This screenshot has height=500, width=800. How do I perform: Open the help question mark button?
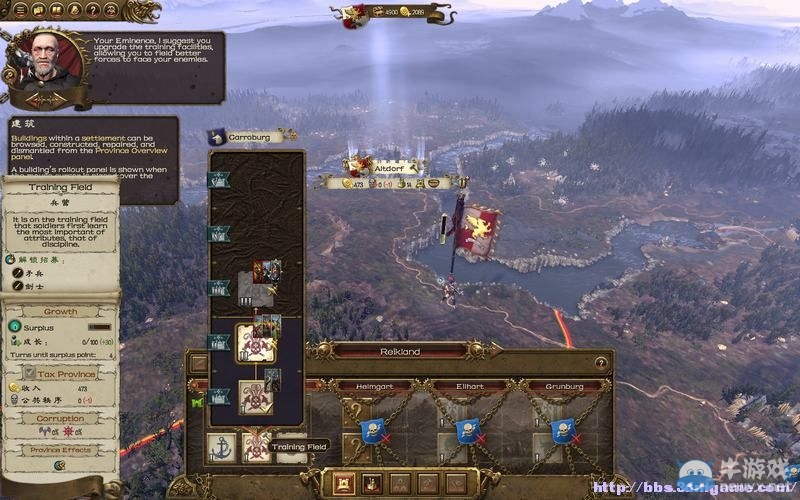pyautogui.click(x=92, y=10)
